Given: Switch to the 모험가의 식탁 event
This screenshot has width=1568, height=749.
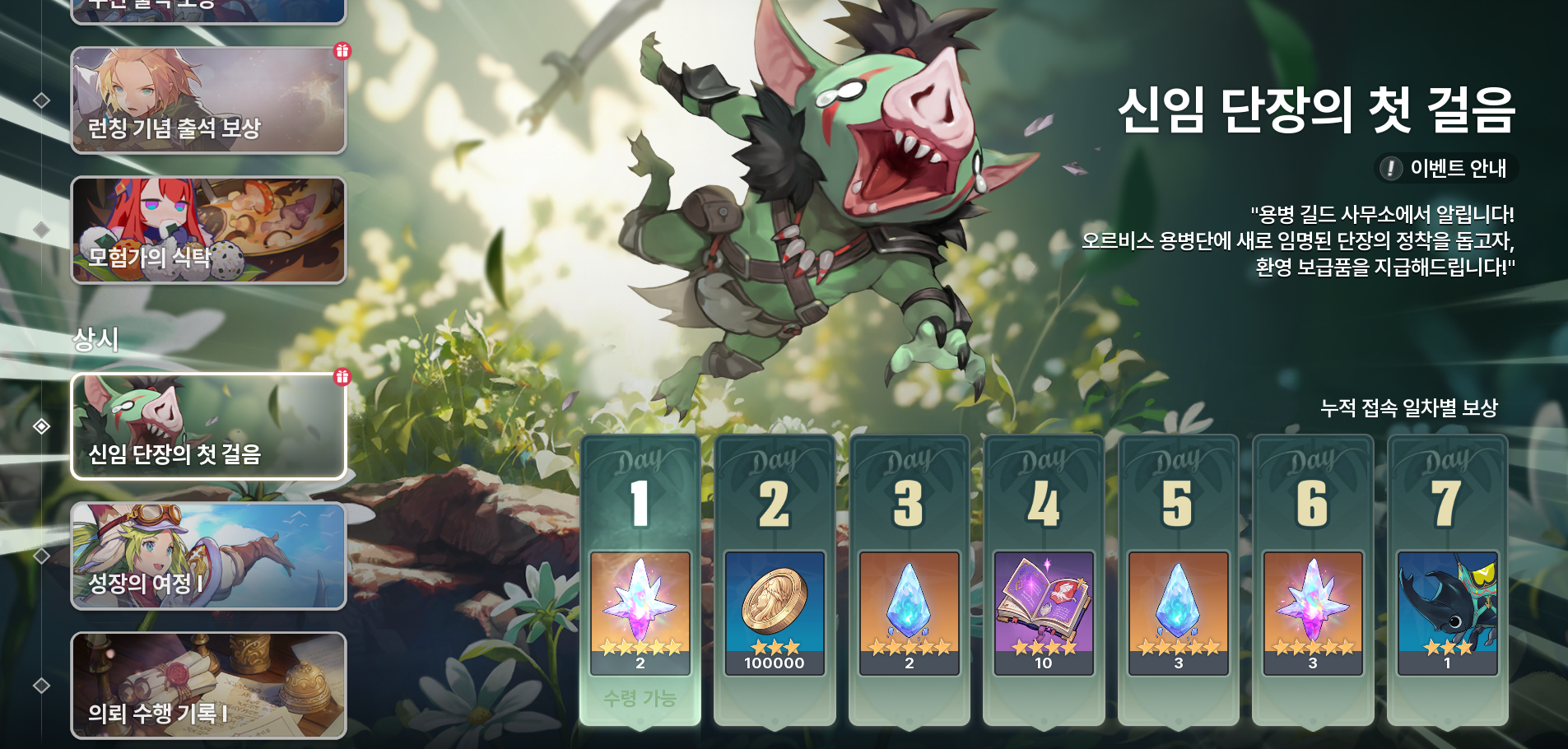Looking at the screenshot, I should coord(208,230).
